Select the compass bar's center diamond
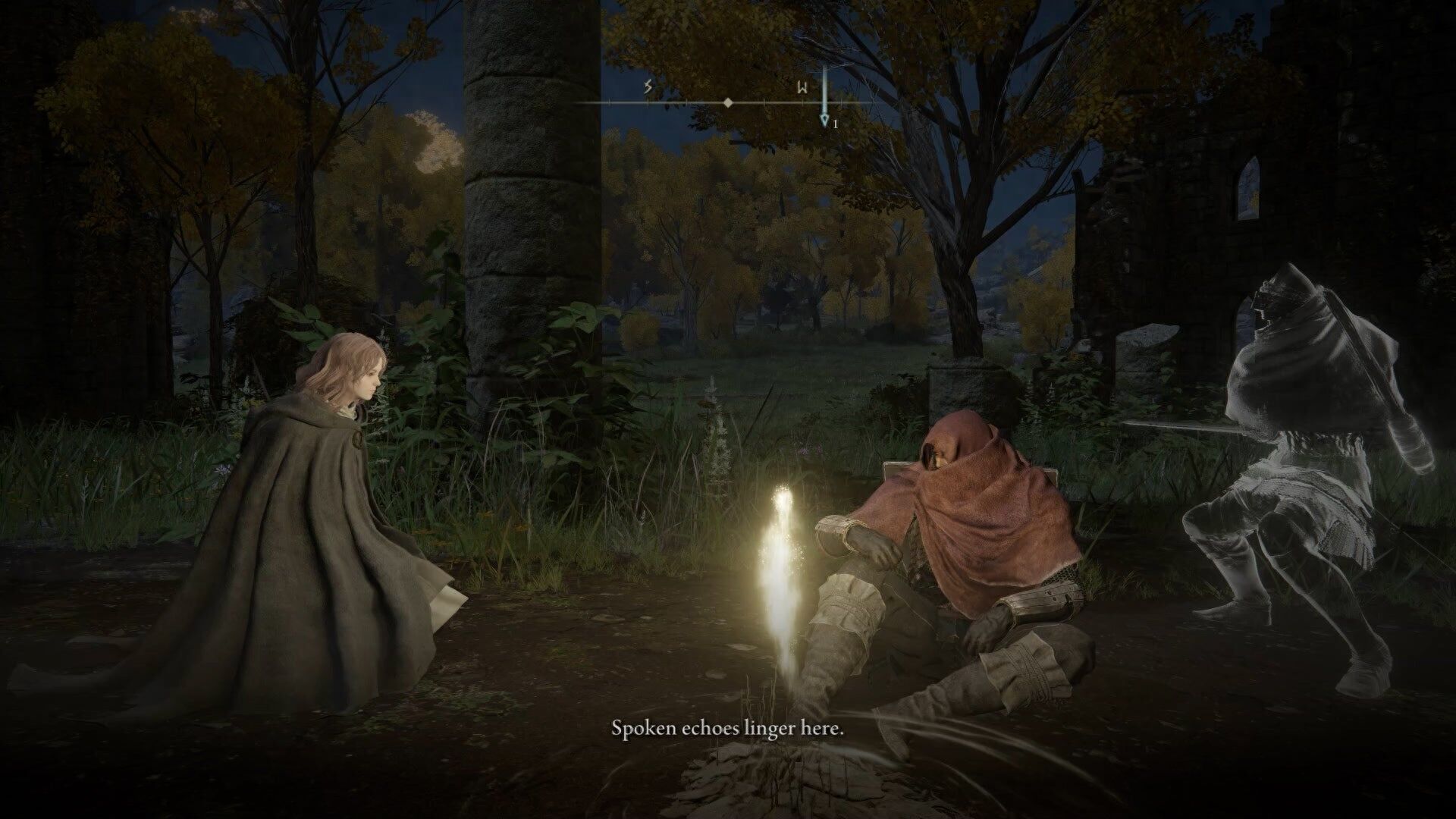Image resolution: width=1456 pixels, height=819 pixels. point(728,102)
